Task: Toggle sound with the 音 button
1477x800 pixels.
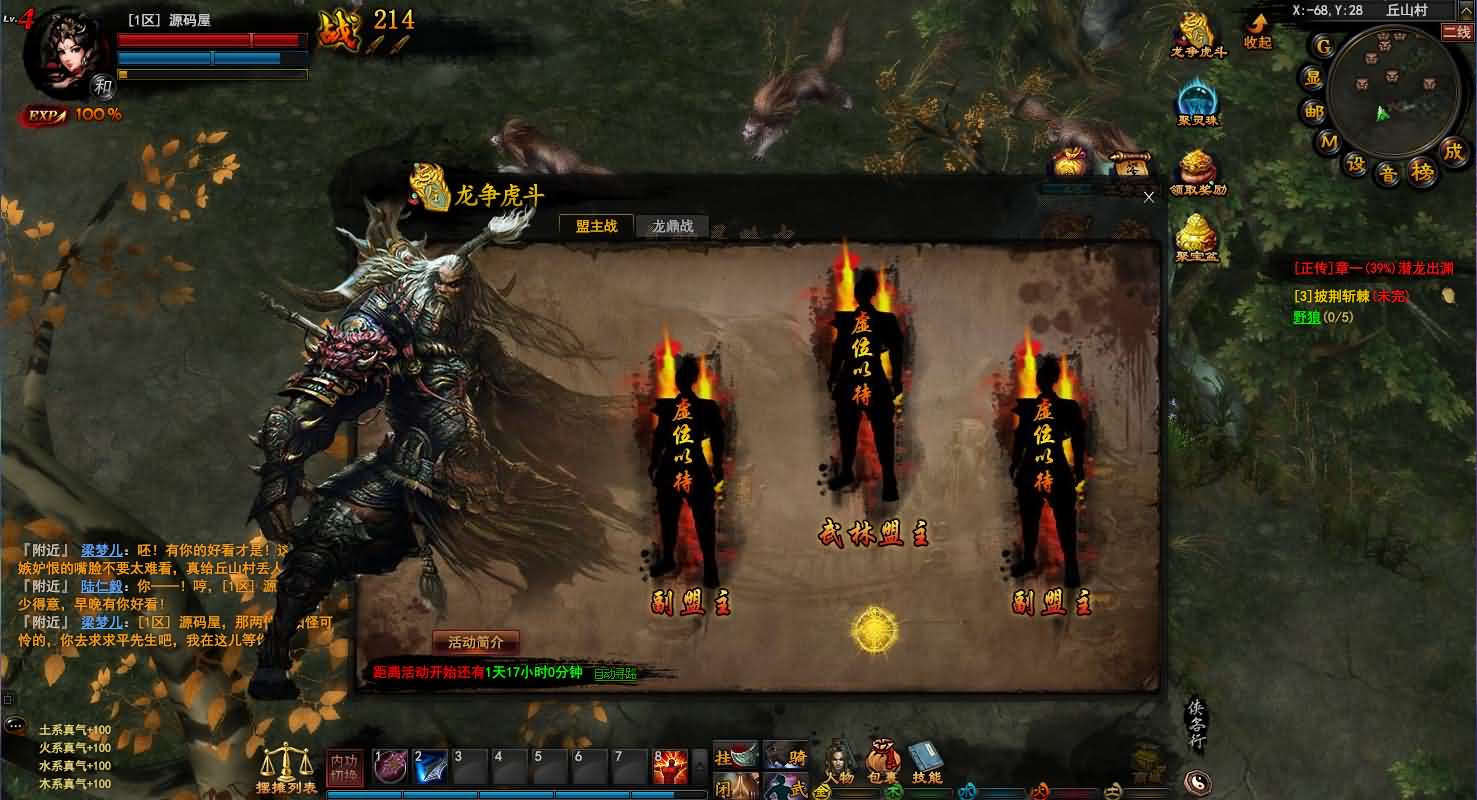Action: pos(1389,174)
